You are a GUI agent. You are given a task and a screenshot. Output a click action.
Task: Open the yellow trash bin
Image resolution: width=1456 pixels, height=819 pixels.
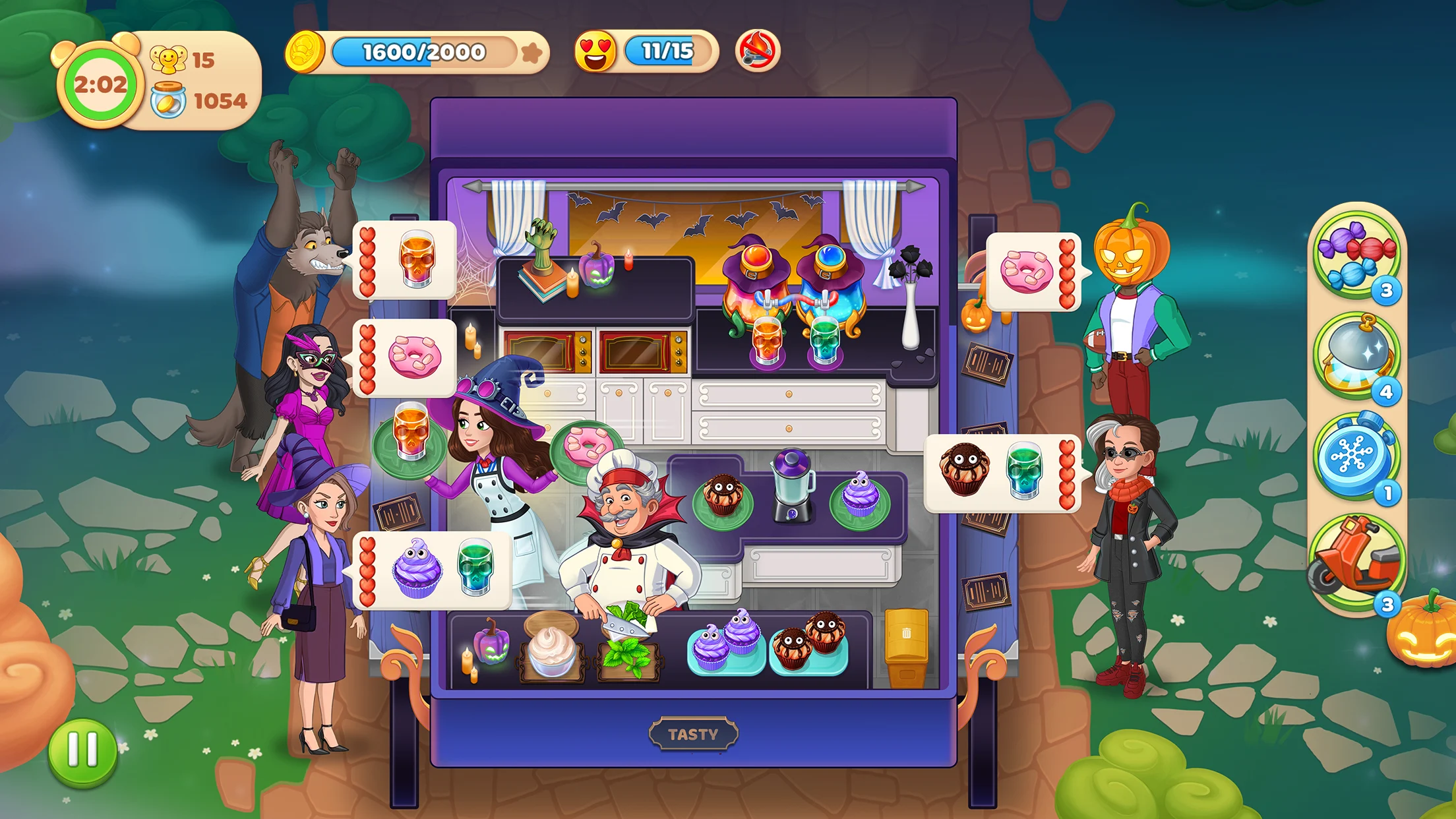click(906, 648)
